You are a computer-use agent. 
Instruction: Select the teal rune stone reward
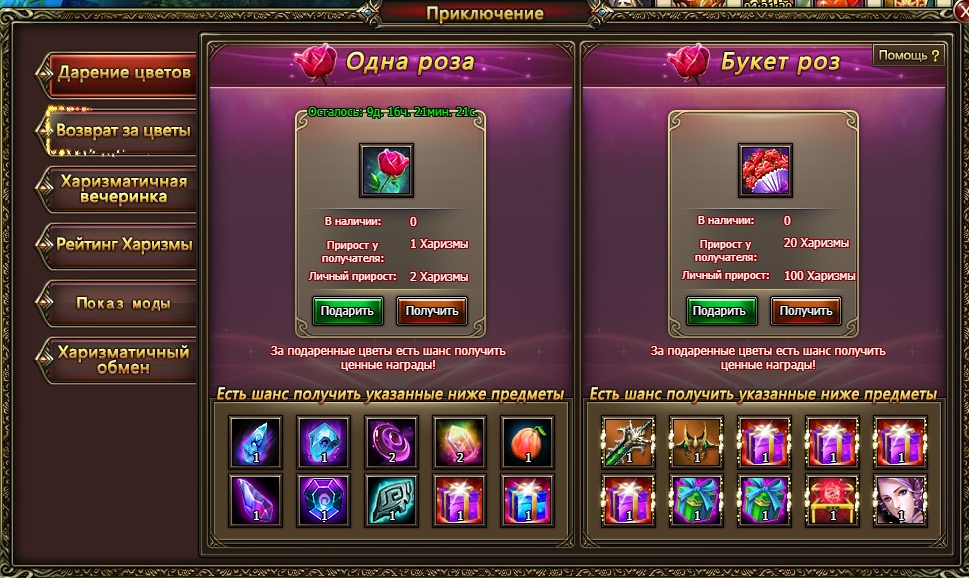pyautogui.click(x=390, y=500)
